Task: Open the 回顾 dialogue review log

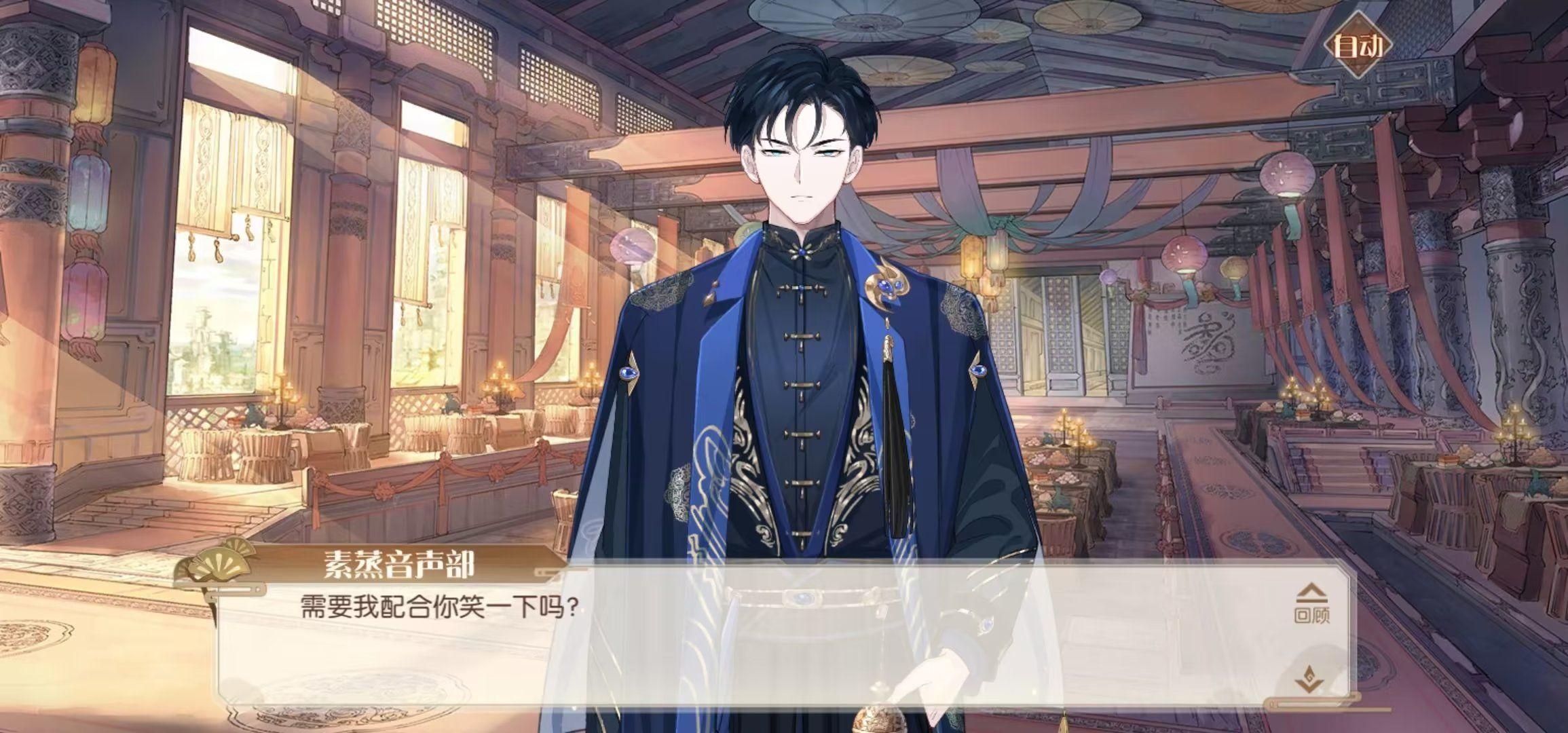Action: [1311, 605]
